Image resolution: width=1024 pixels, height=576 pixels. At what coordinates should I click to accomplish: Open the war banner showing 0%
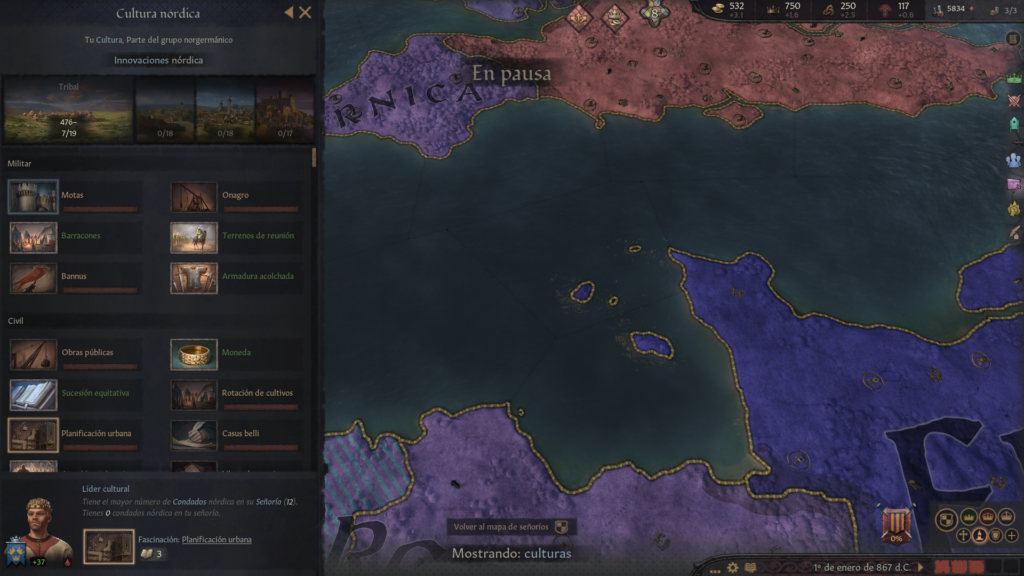coord(896,523)
